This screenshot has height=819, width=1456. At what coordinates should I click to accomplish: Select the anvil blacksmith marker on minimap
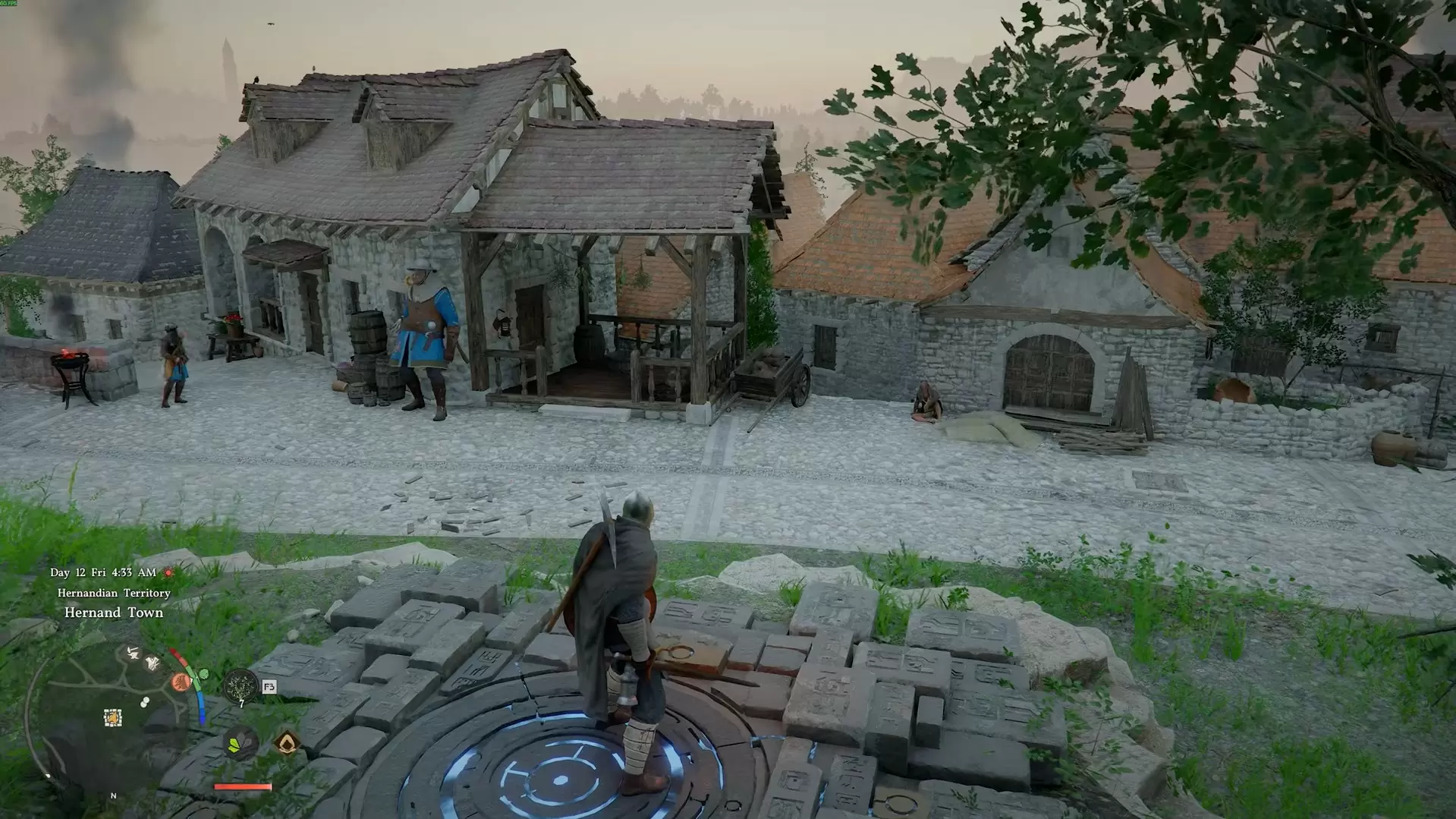coord(134,653)
